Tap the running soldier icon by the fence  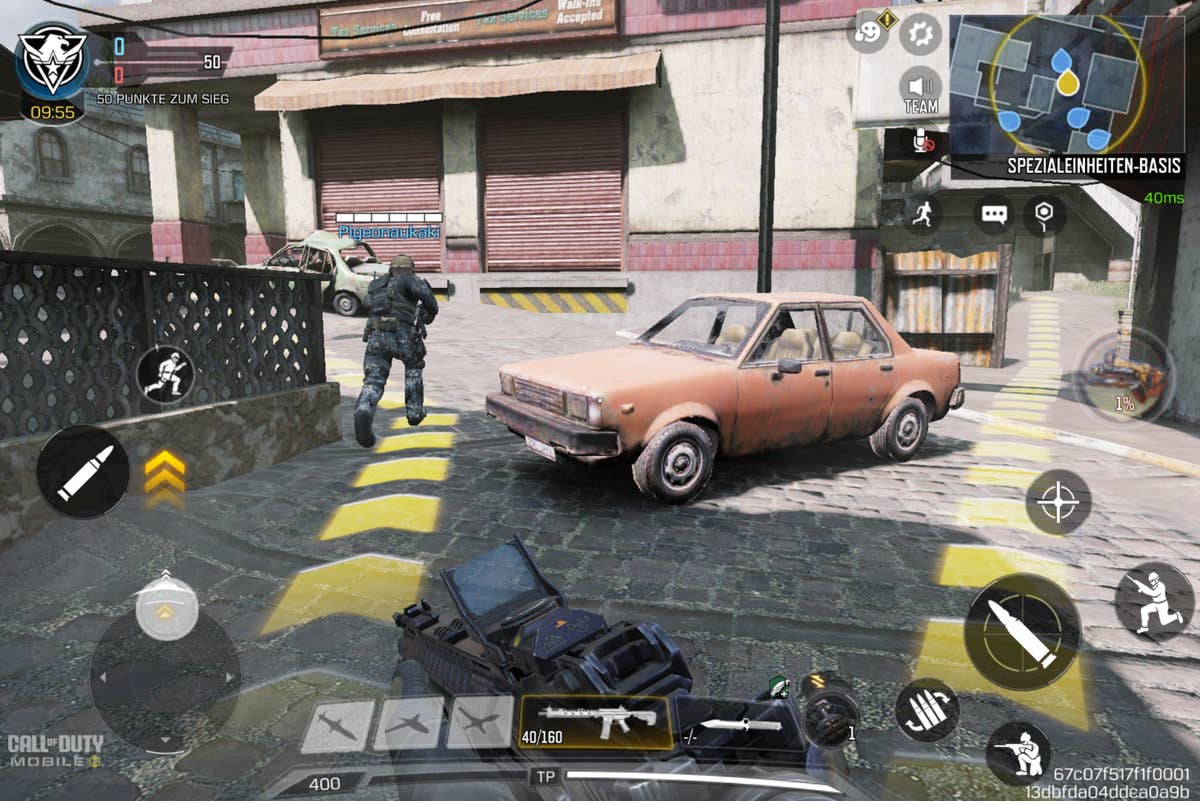click(165, 374)
